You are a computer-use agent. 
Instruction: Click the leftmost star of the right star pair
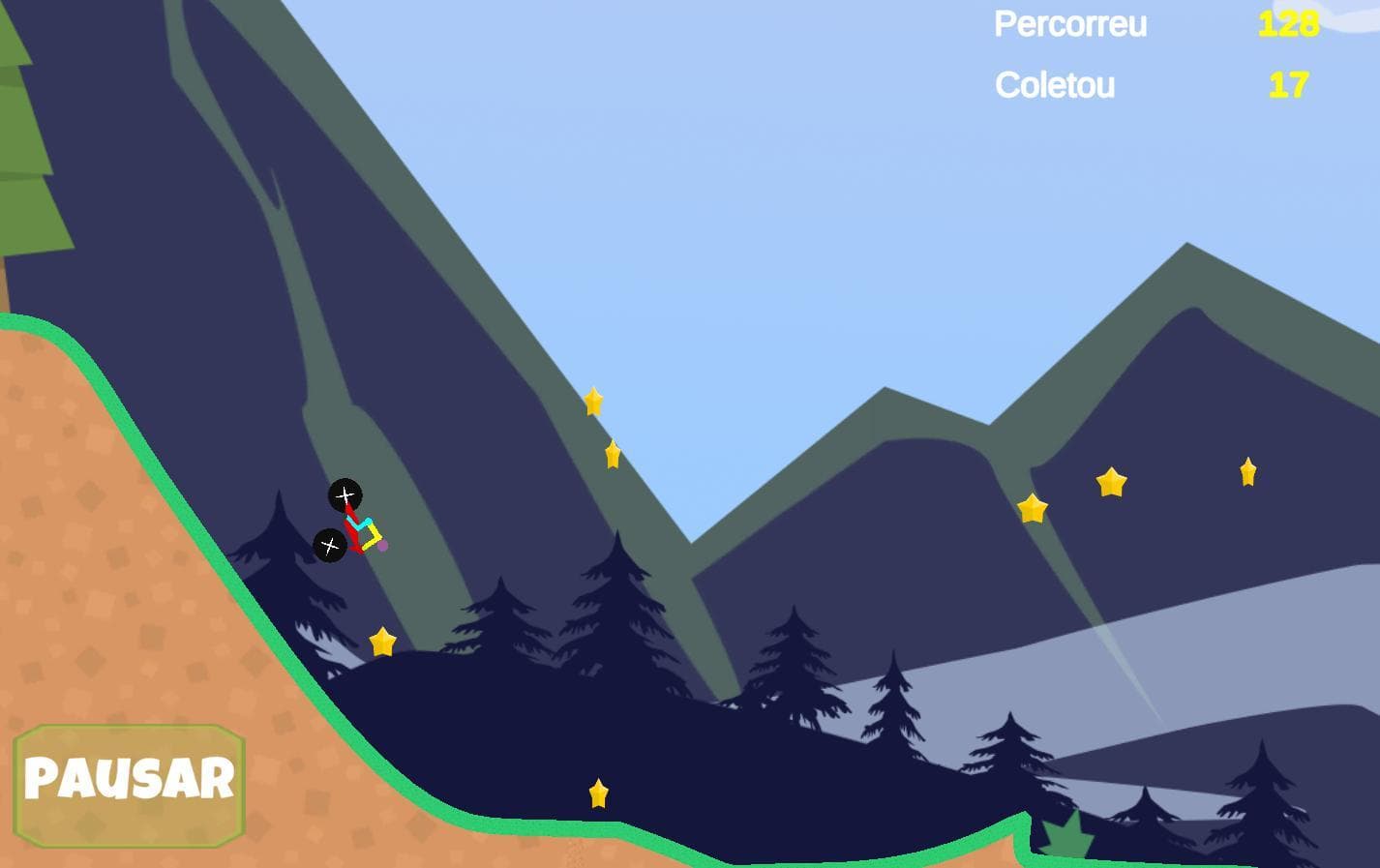(1034, 508)
